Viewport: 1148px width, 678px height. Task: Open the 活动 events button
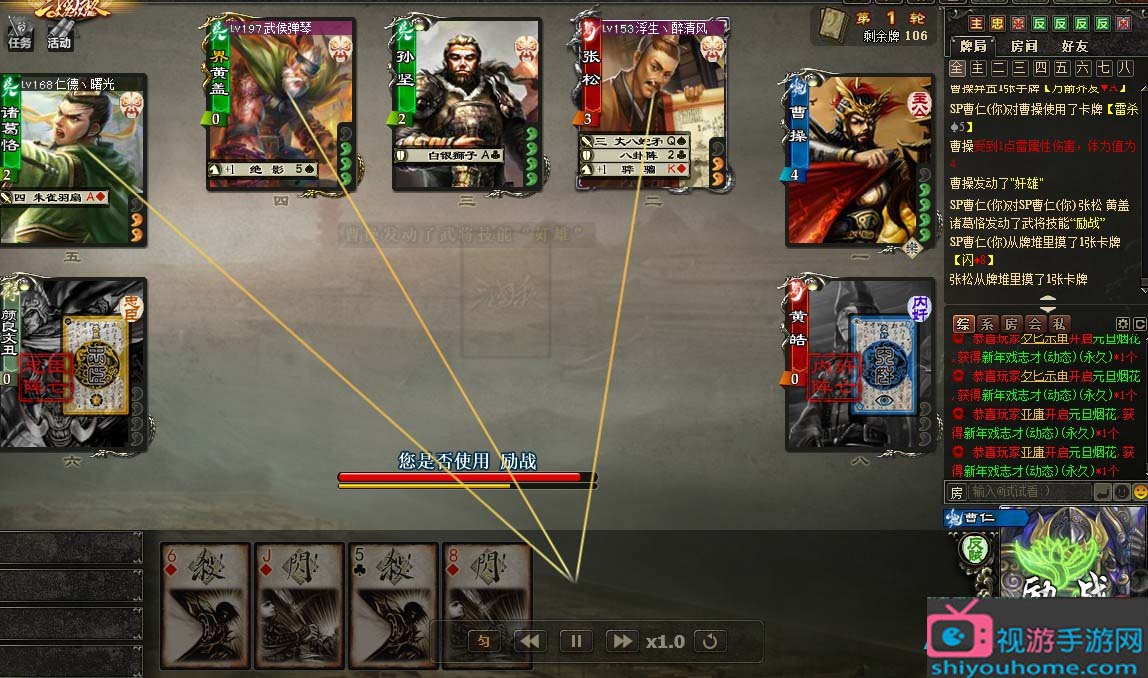point(59,42)
